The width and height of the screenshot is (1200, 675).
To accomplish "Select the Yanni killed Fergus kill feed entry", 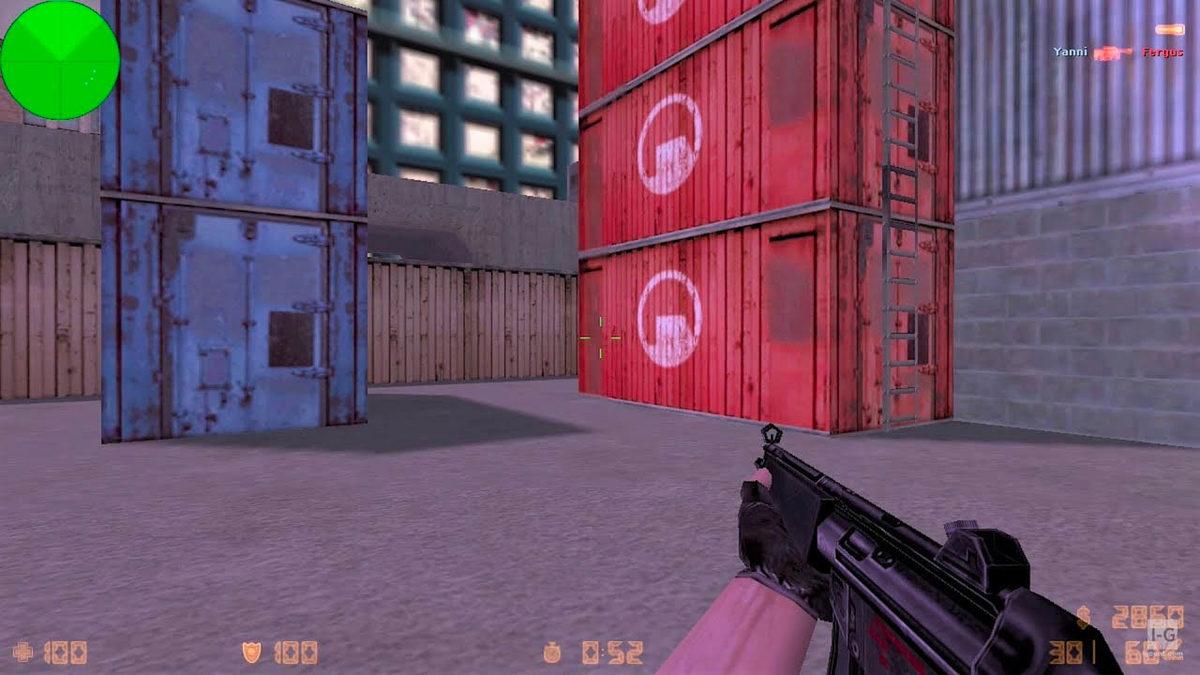I will click(x=1118, y=52).
